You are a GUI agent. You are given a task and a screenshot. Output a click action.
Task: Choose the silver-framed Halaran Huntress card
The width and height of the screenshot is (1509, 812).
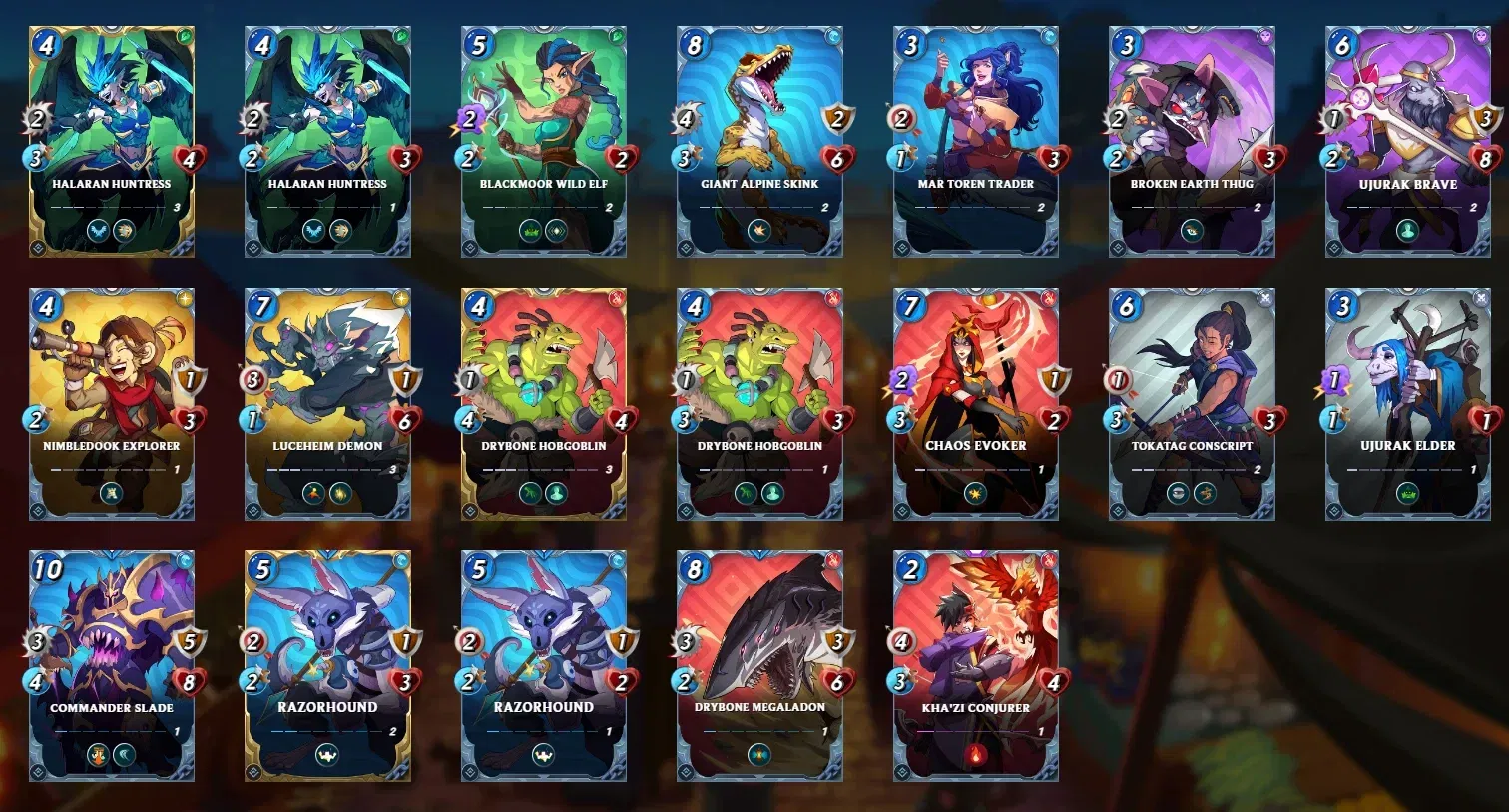click(x=327, y=141)
